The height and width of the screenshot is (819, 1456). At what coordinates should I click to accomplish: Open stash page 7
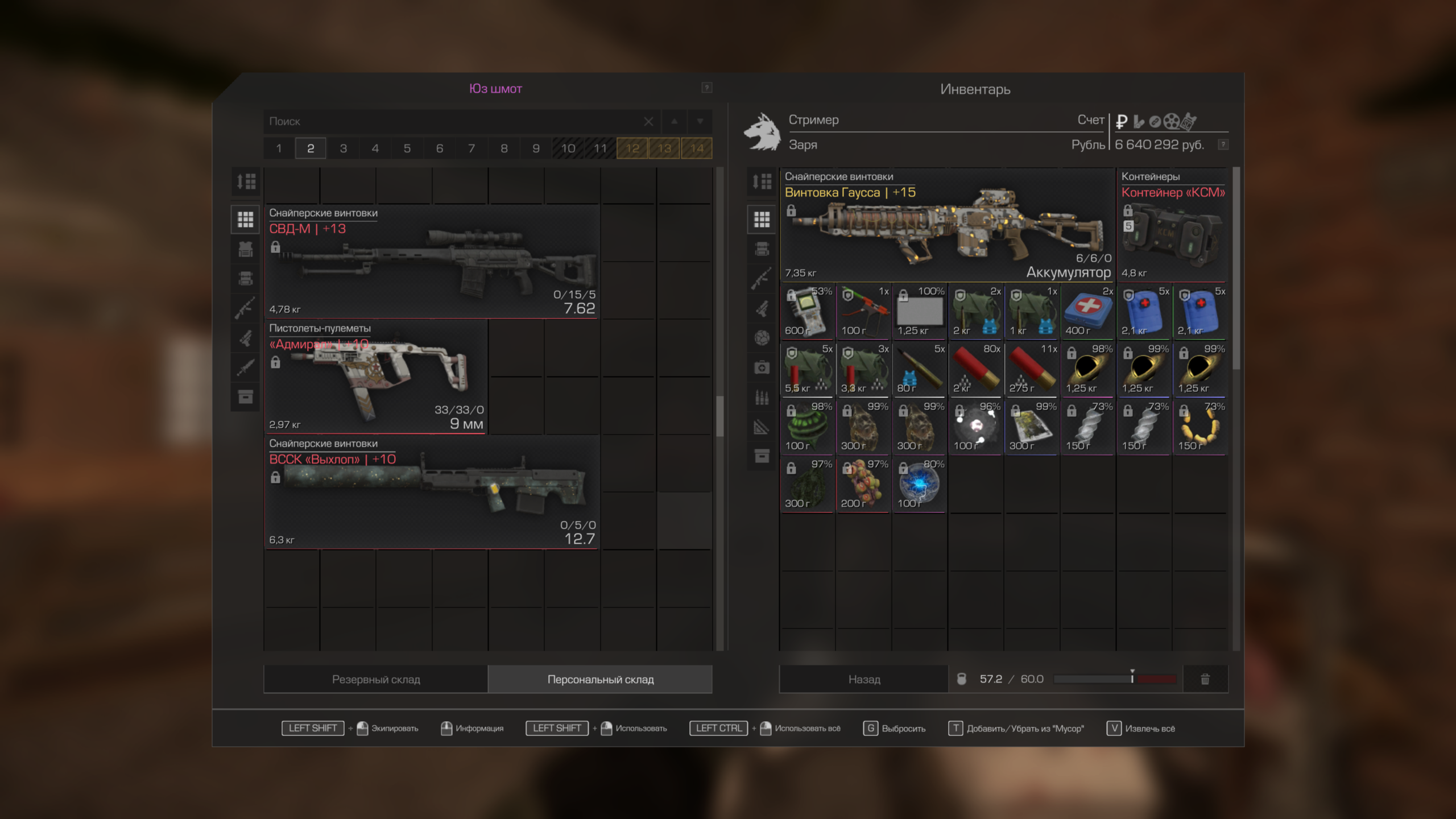(x=471, y=148)
